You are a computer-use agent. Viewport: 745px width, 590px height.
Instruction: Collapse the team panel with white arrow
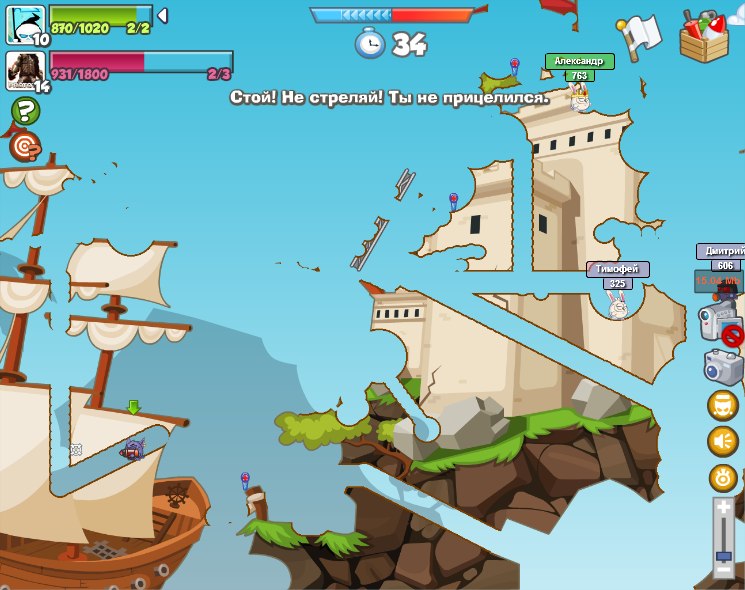pos(162,16)
